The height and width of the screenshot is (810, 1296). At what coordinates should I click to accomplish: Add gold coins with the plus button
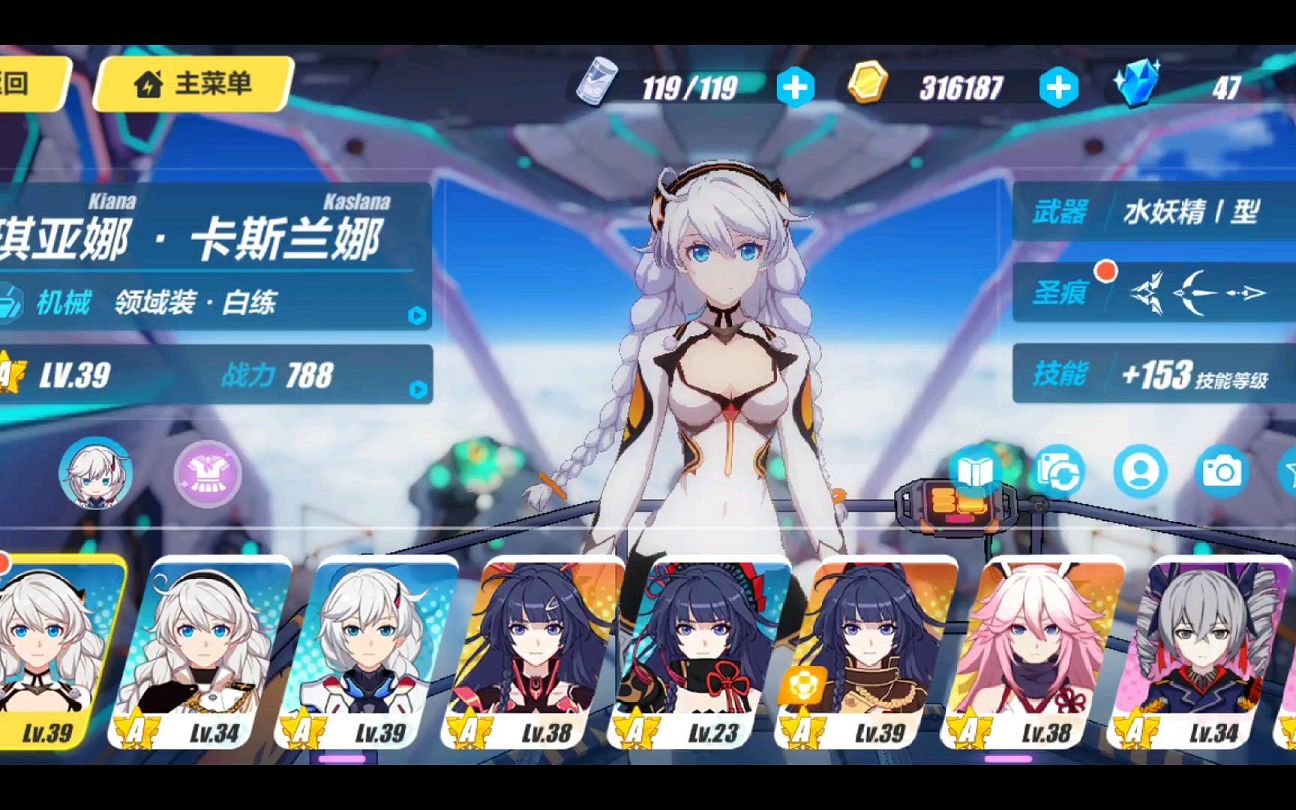click(1058, 88)
